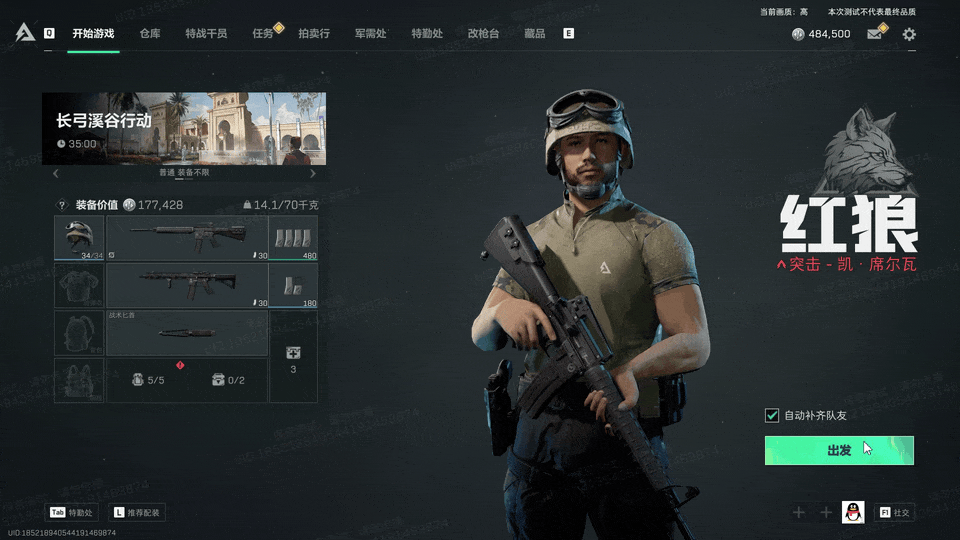Open the 改枪台 gunsmith tab

(x=483, y=33)
